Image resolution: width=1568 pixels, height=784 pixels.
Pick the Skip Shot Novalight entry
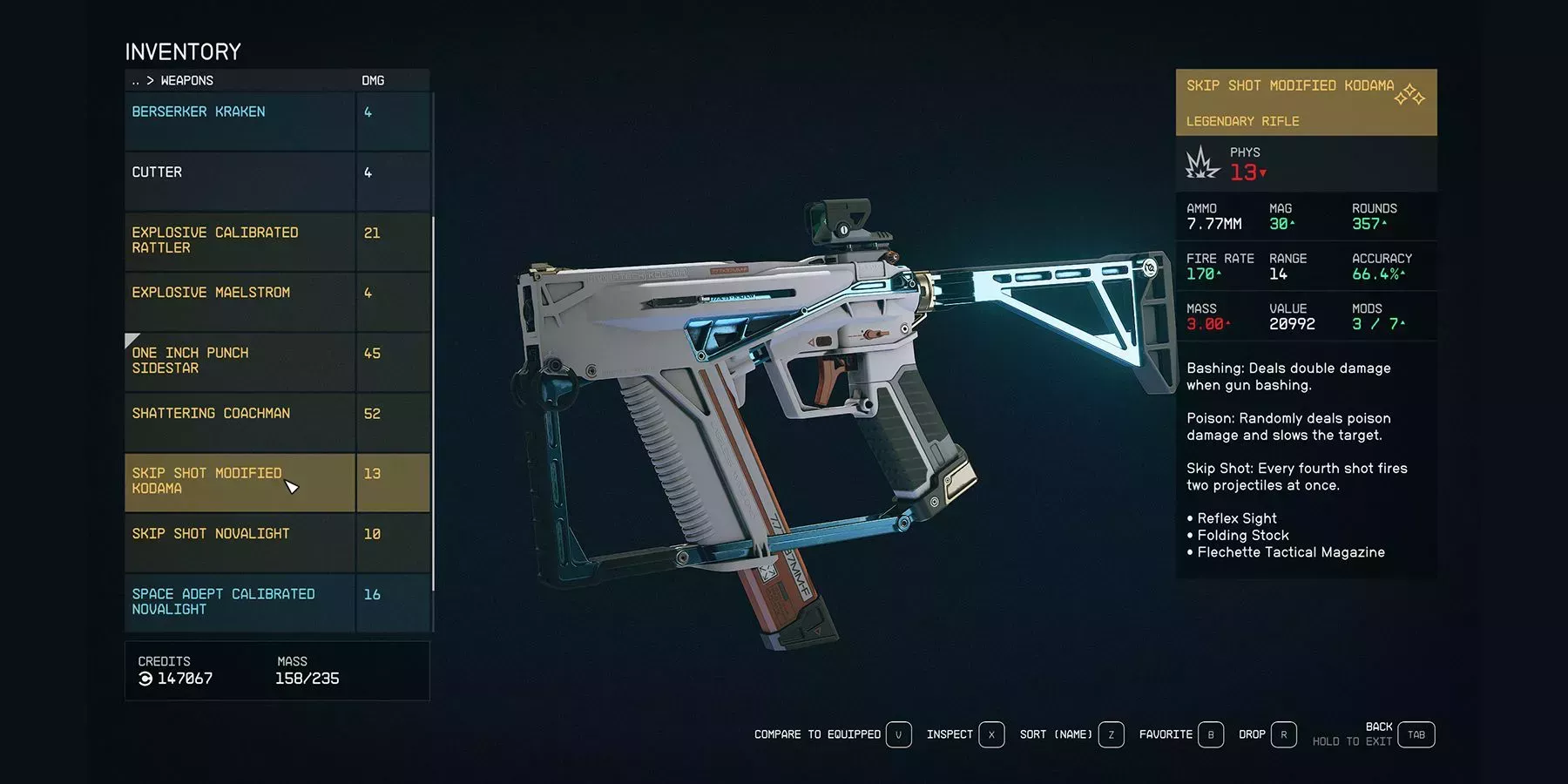pyautogui.click(x=240, y=542)
